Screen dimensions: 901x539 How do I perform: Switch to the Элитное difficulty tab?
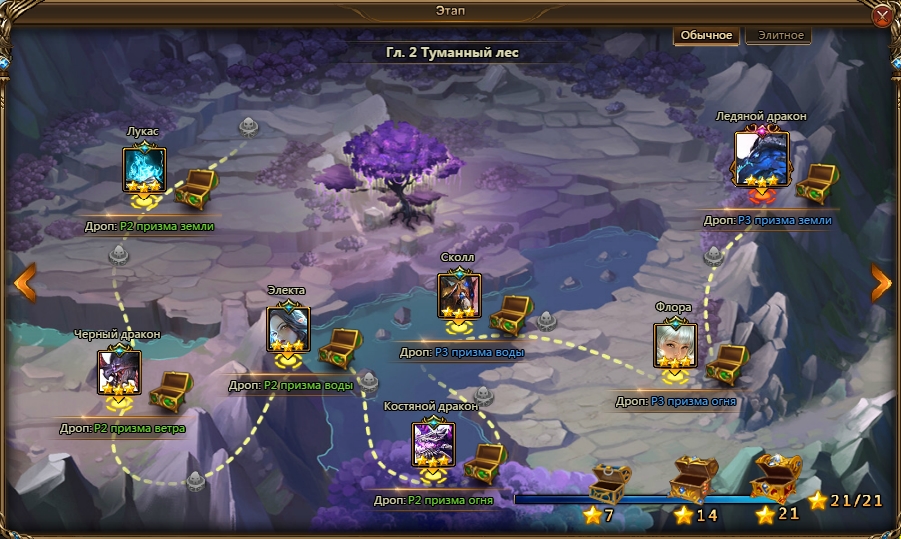pyautogui.click(x=778, y=35)
